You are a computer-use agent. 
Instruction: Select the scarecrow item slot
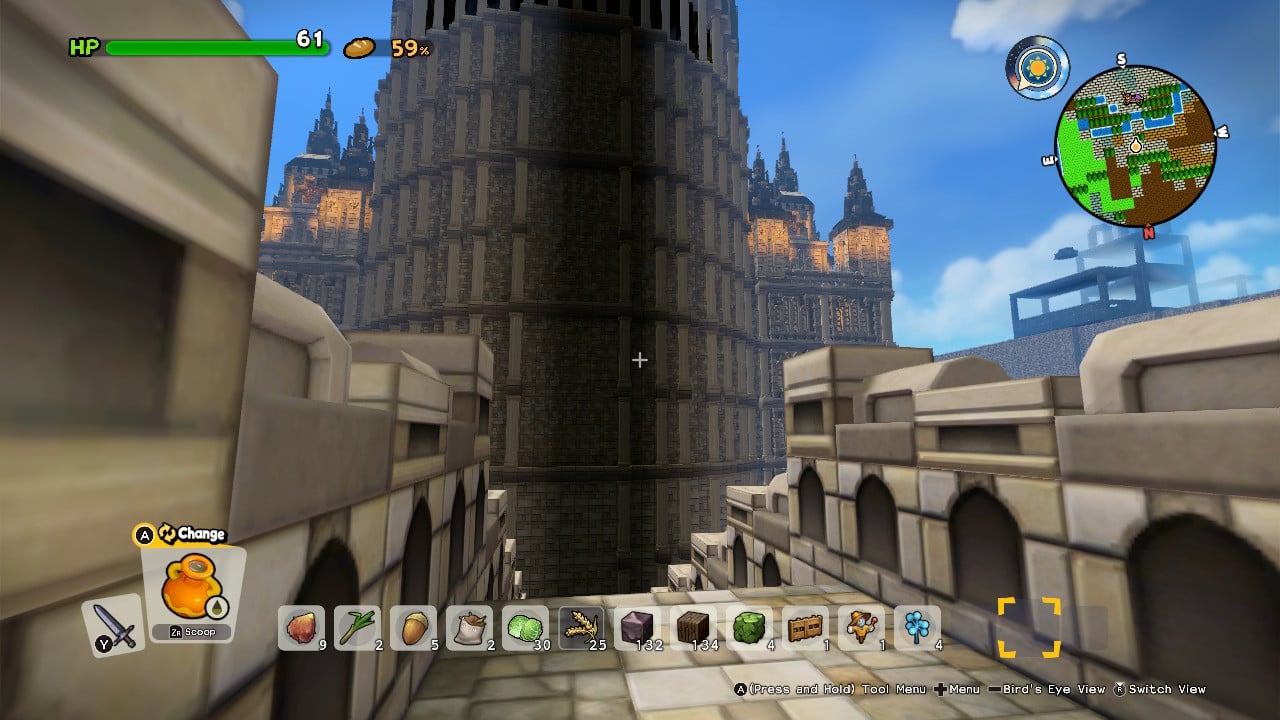tap(861, 628)
